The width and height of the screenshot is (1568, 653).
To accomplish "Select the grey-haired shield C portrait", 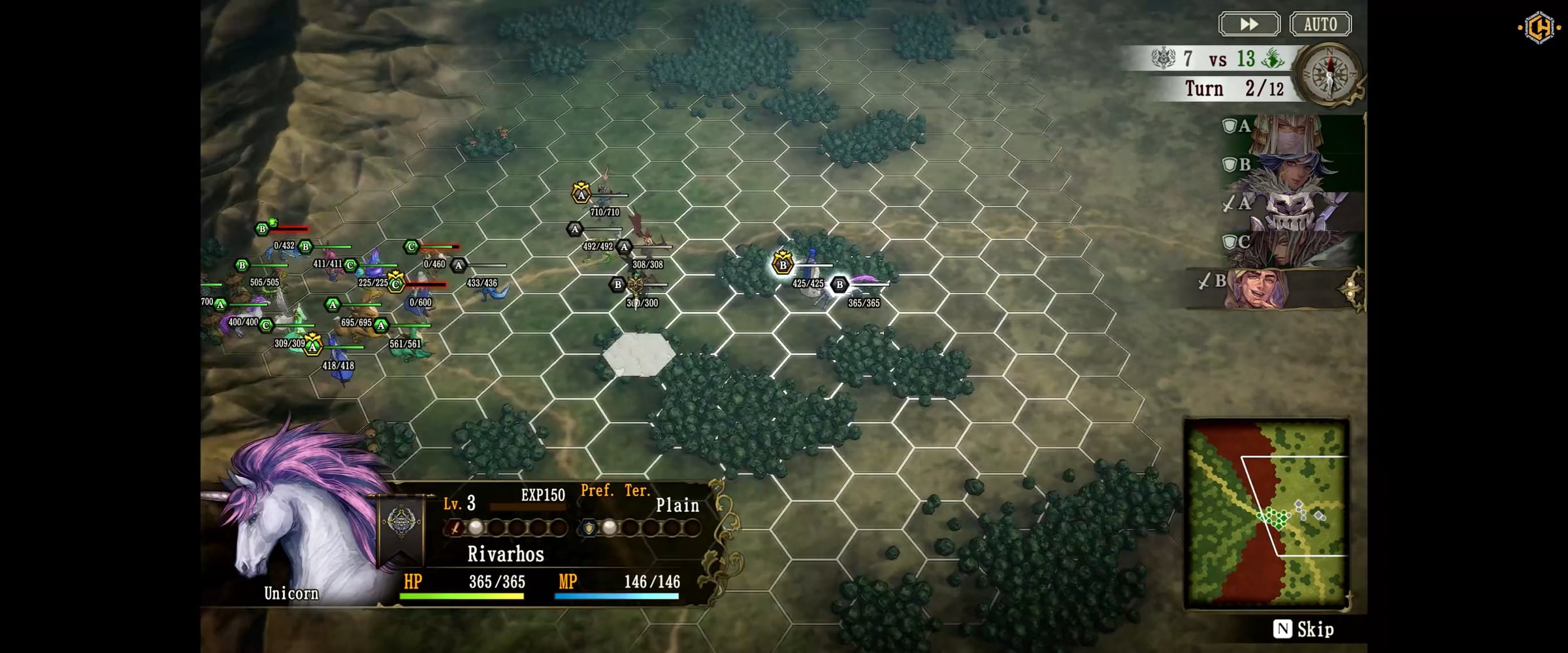I will [1290, 248].
